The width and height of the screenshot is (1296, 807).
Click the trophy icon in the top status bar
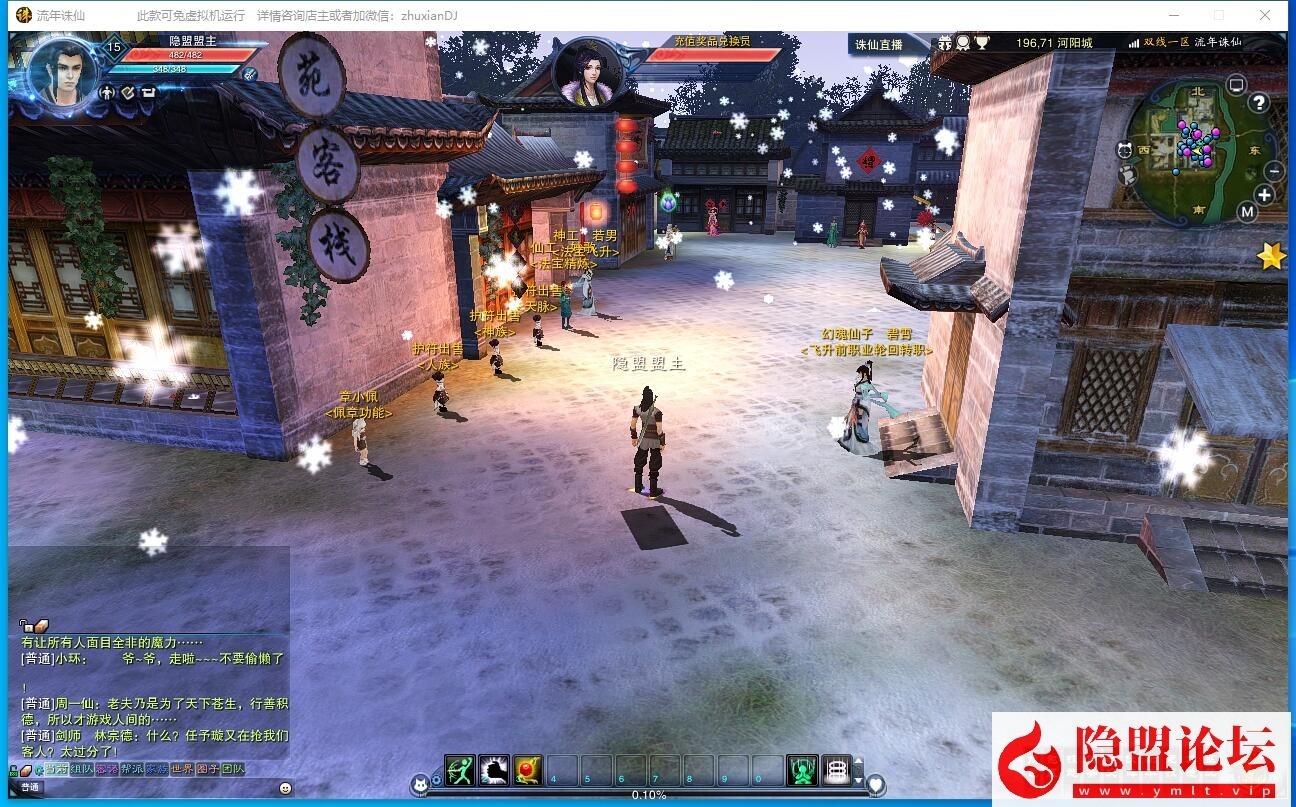pyautogui.click(x=981, y=42)
